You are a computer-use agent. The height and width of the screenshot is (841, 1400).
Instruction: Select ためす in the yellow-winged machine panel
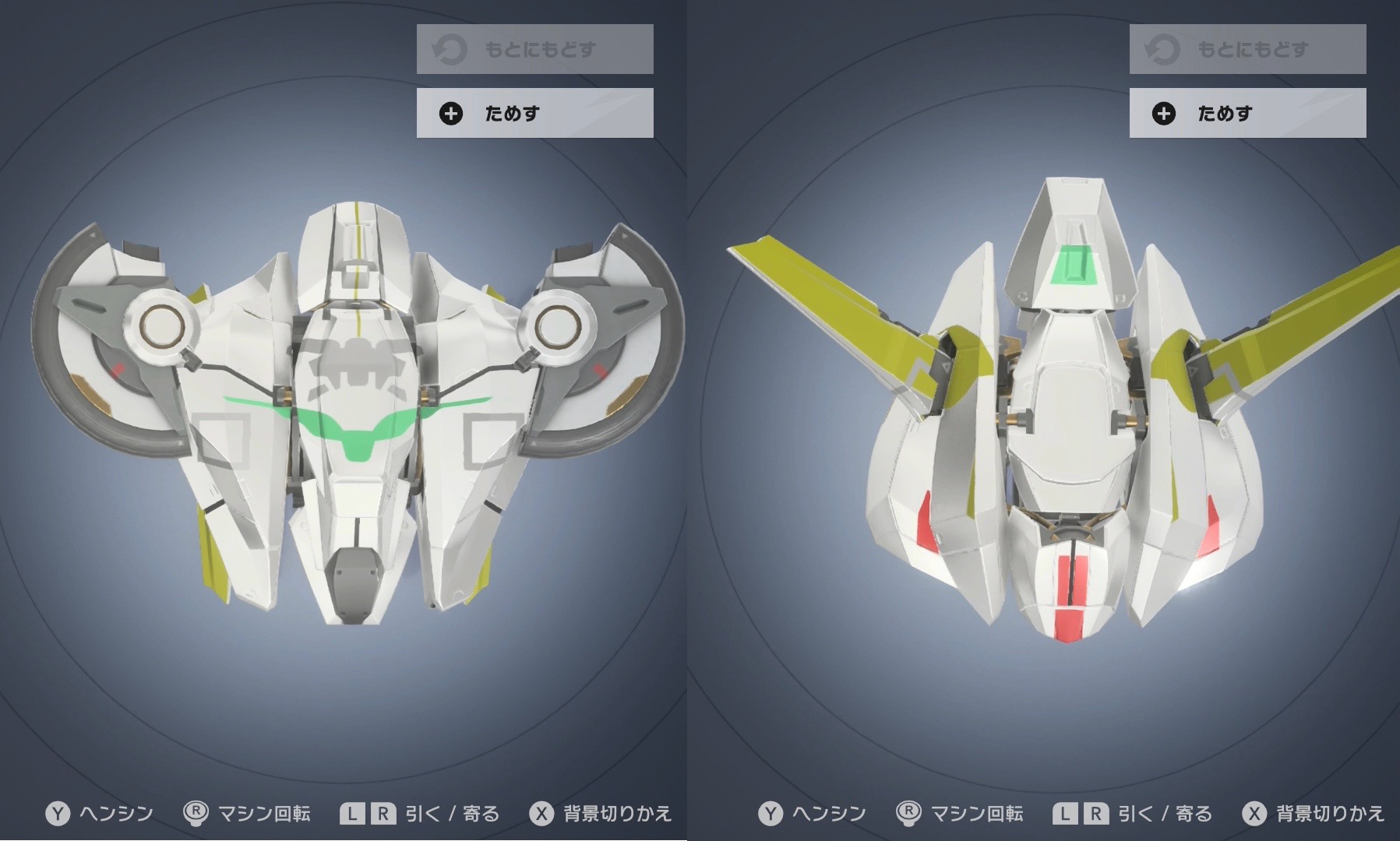(1247, 114)
